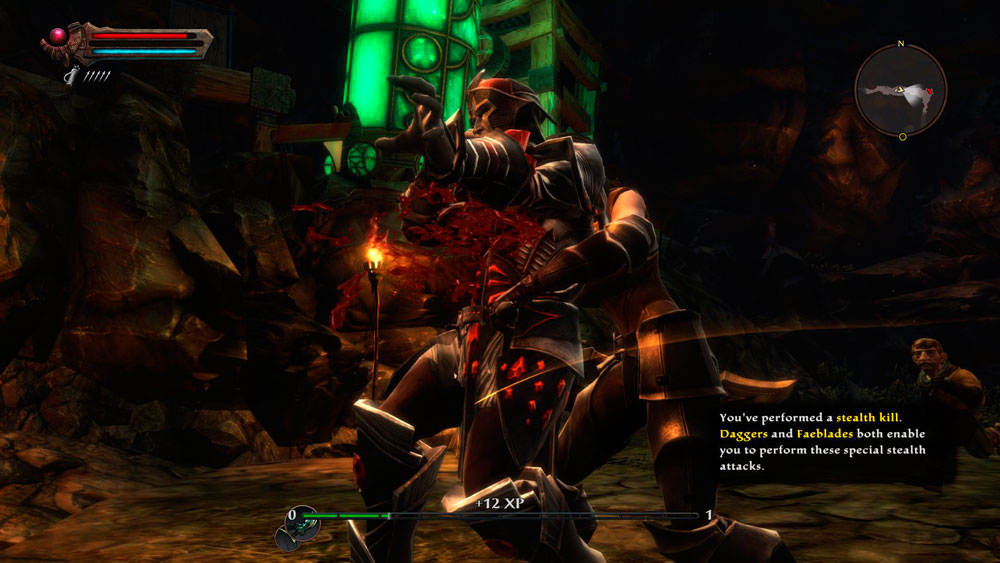Select the red marker on the minimap

click(x=930, y=92)
